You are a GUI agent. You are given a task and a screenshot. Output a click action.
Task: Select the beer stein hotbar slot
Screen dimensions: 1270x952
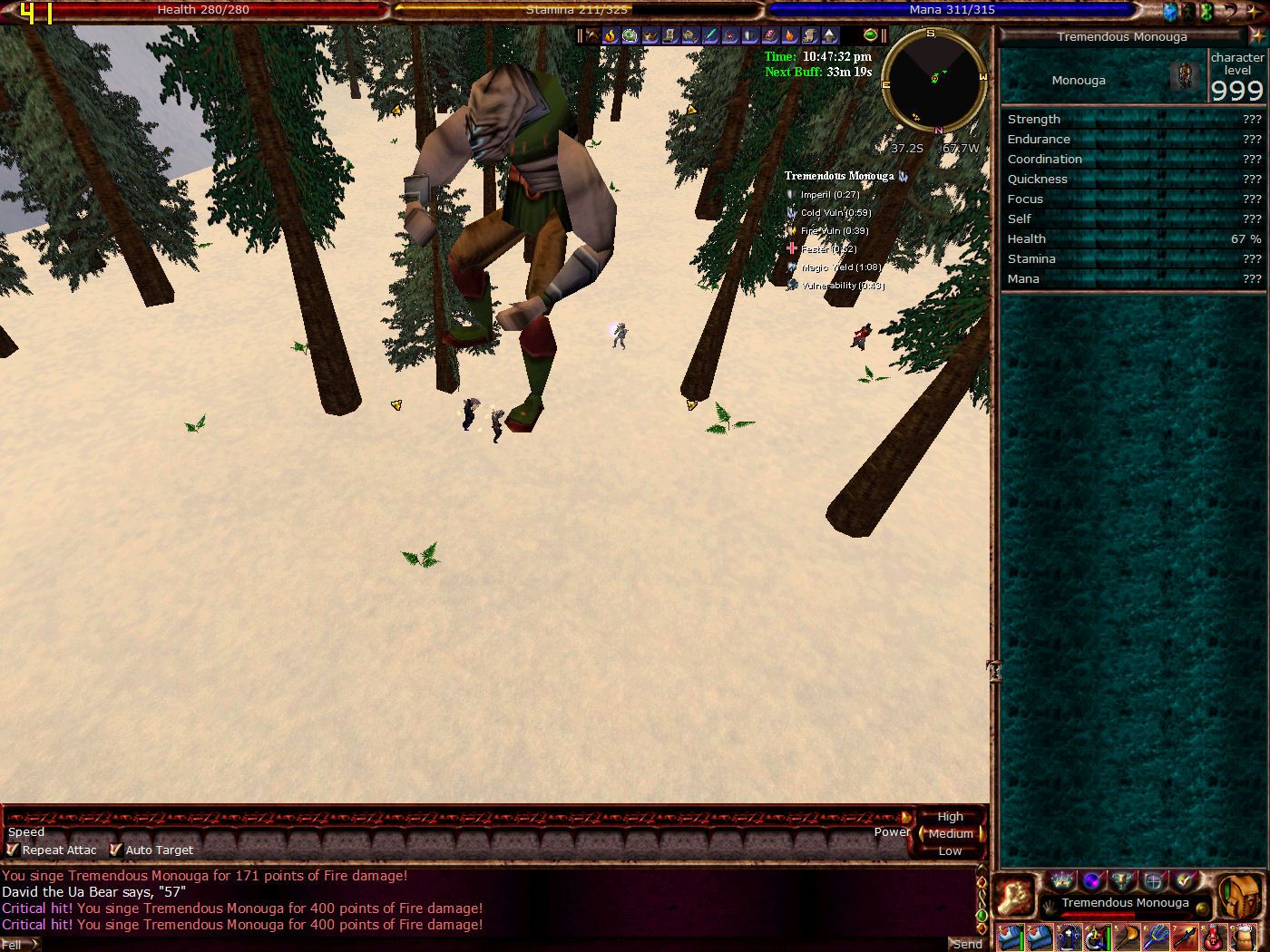1243,937
